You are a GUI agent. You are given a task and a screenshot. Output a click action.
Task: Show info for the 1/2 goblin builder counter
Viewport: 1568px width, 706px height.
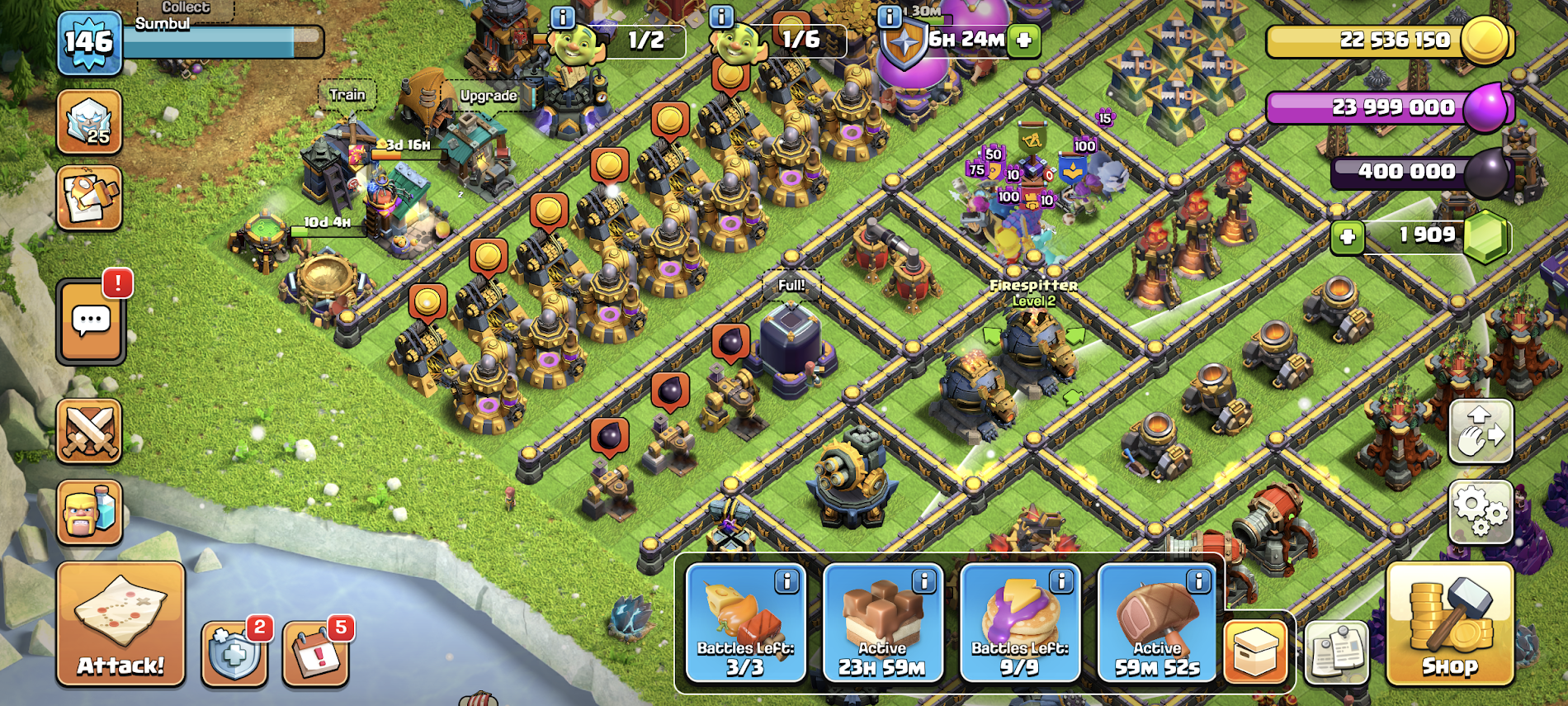pyautogui.click(x=562, y=17)
